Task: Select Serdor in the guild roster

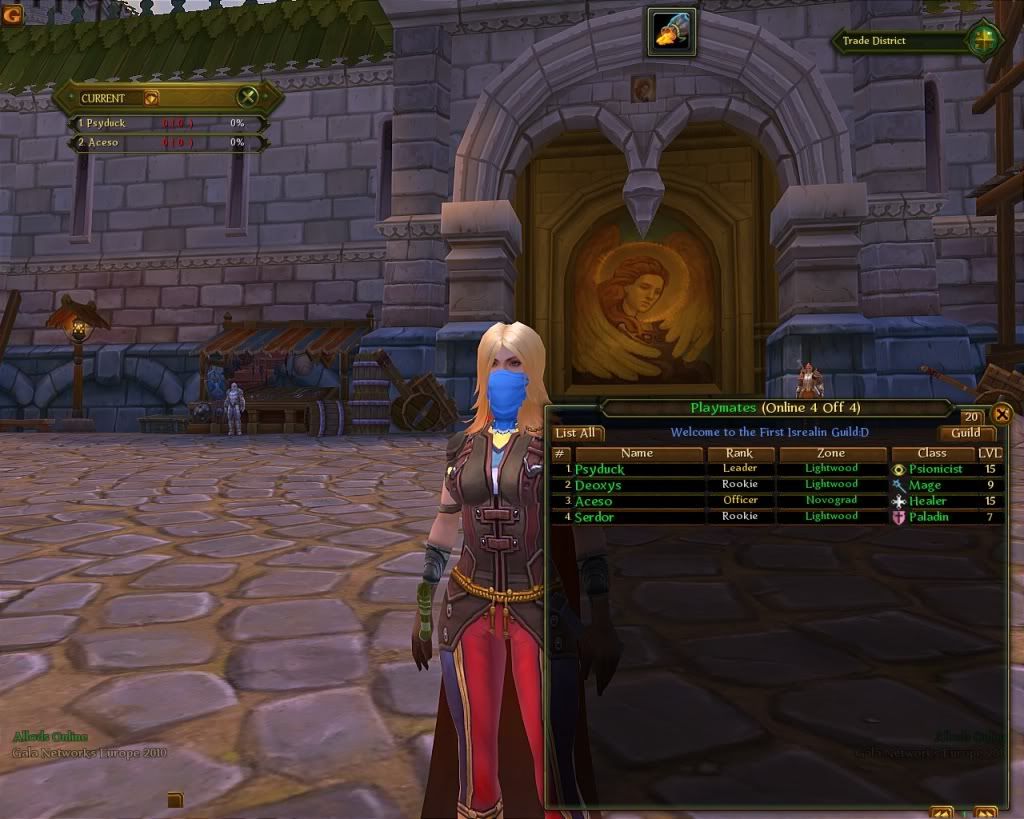Action: pos(594,517)
